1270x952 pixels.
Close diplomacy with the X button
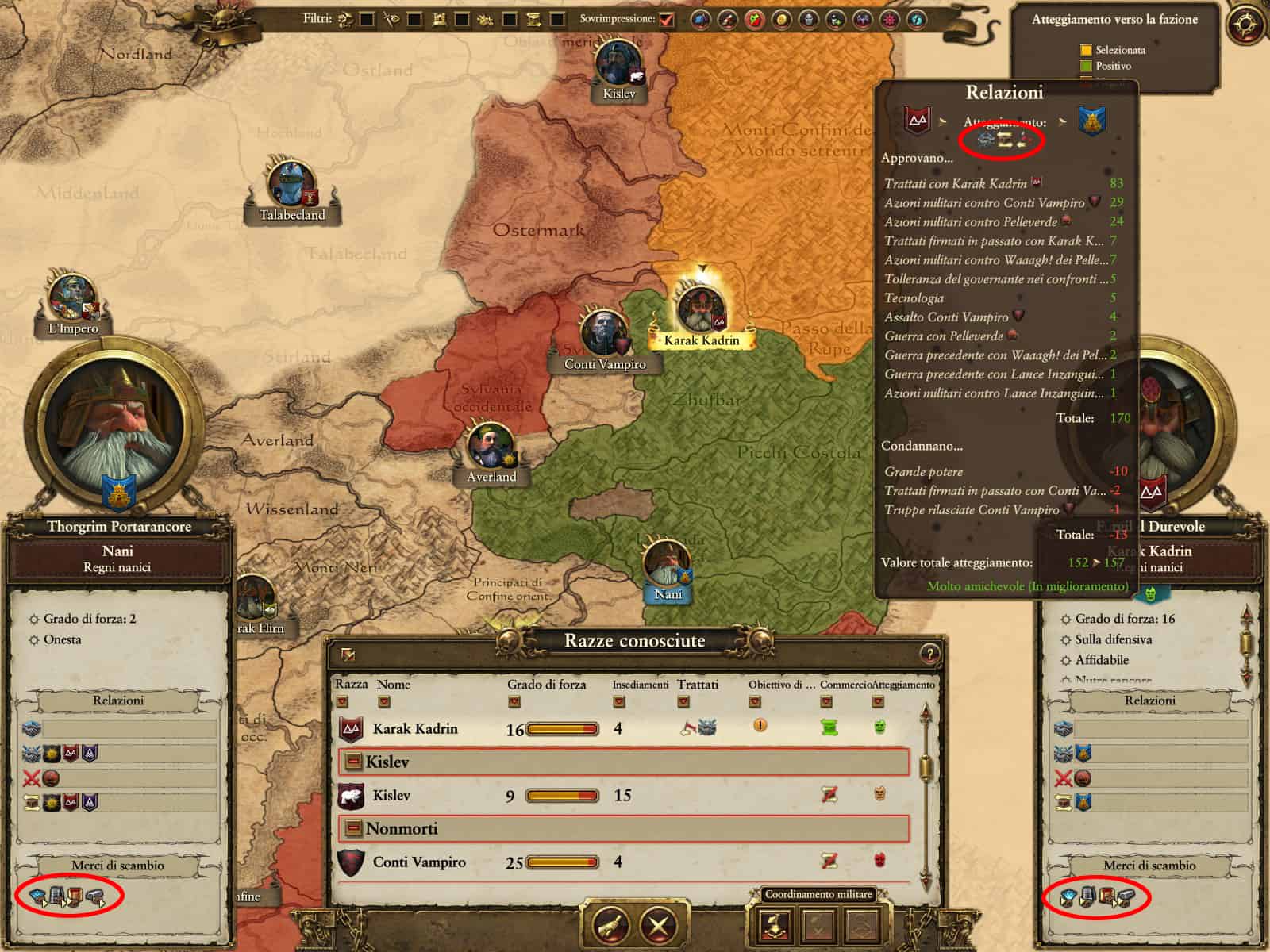click(658, 924)
